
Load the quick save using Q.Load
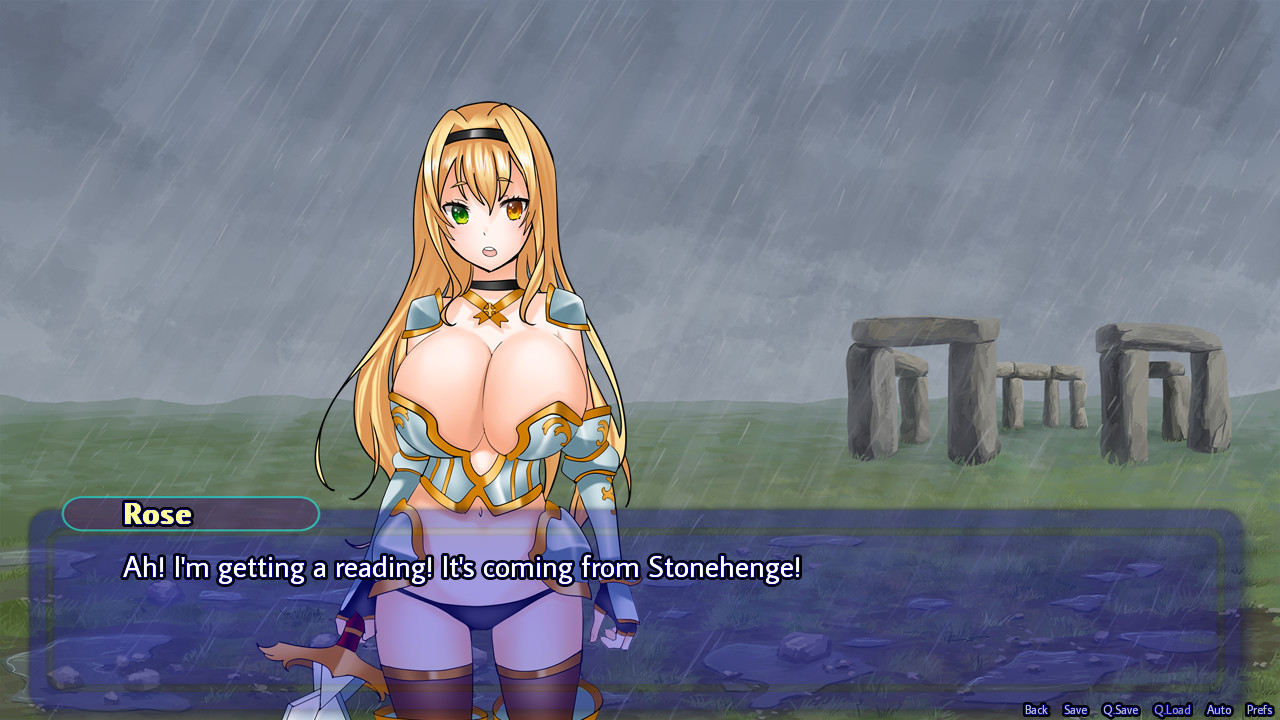(1172, 709)
